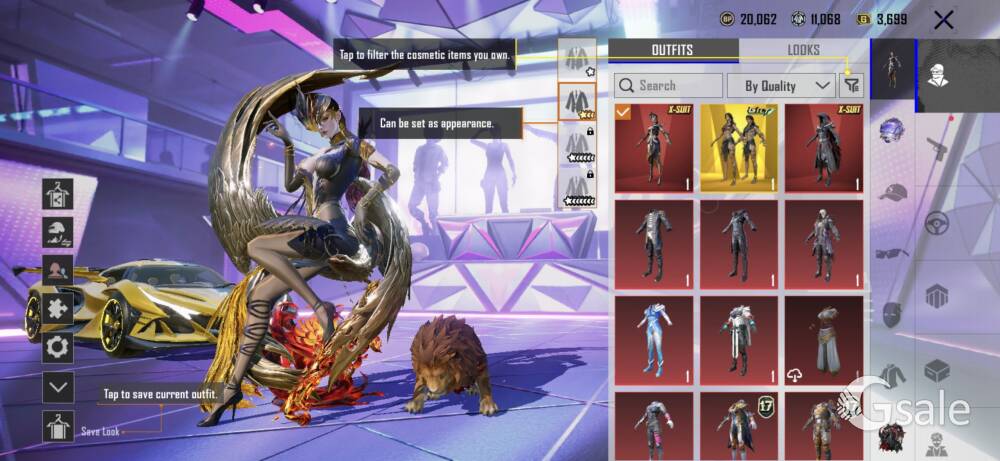The width and height of the screenshot is (1000, 461).
Task: Close the wardrobe with the X button
Action: [x=942, y=19]
